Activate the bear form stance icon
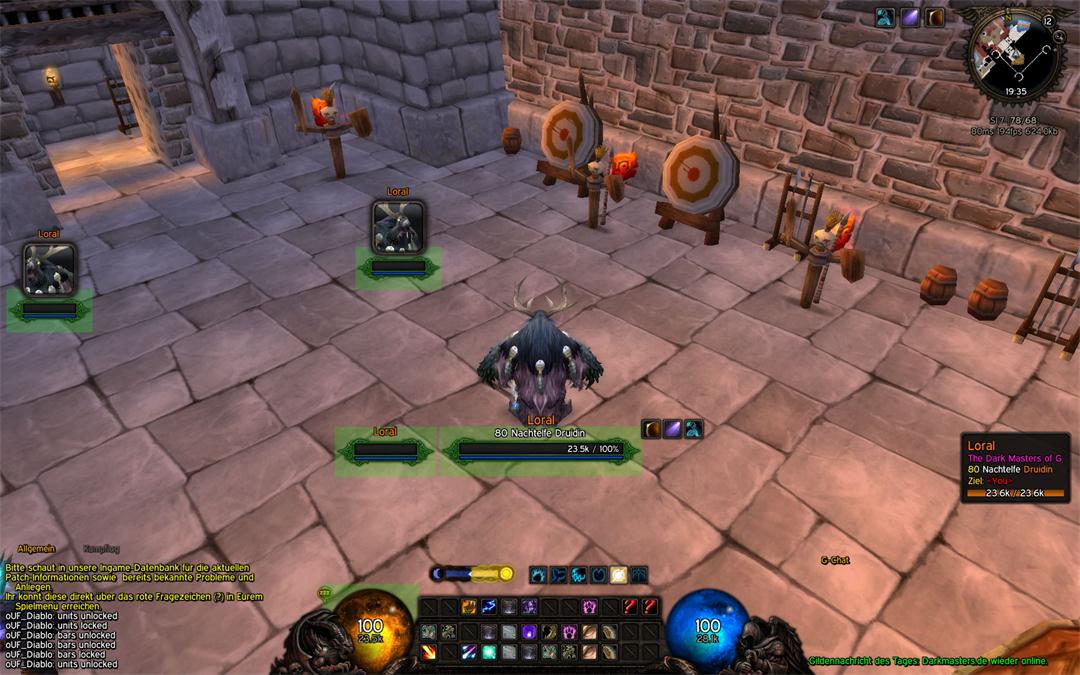The width and height of the screenshot is (1080, 675). point(539,575)
